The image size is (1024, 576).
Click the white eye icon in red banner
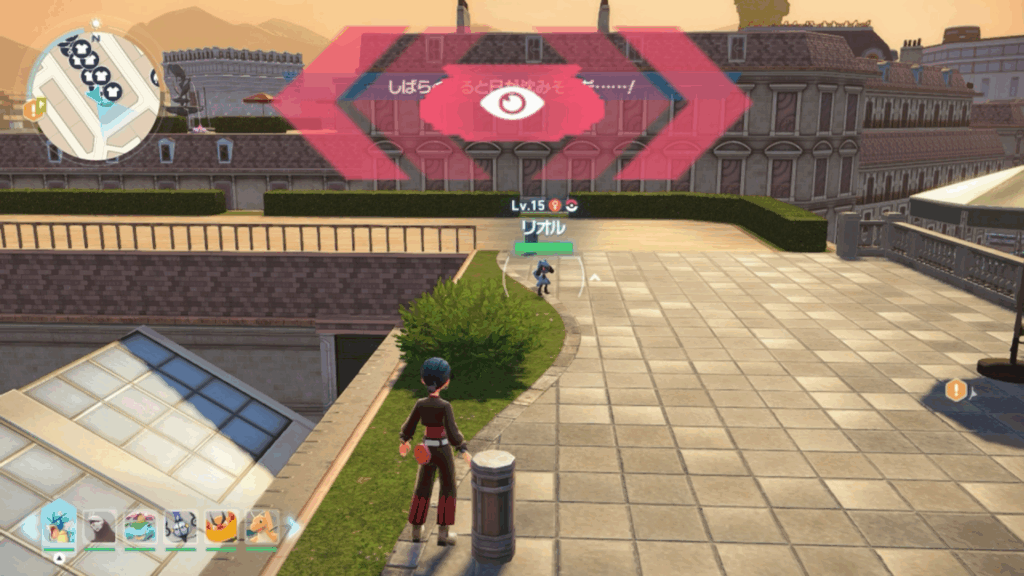click(511, 102)
